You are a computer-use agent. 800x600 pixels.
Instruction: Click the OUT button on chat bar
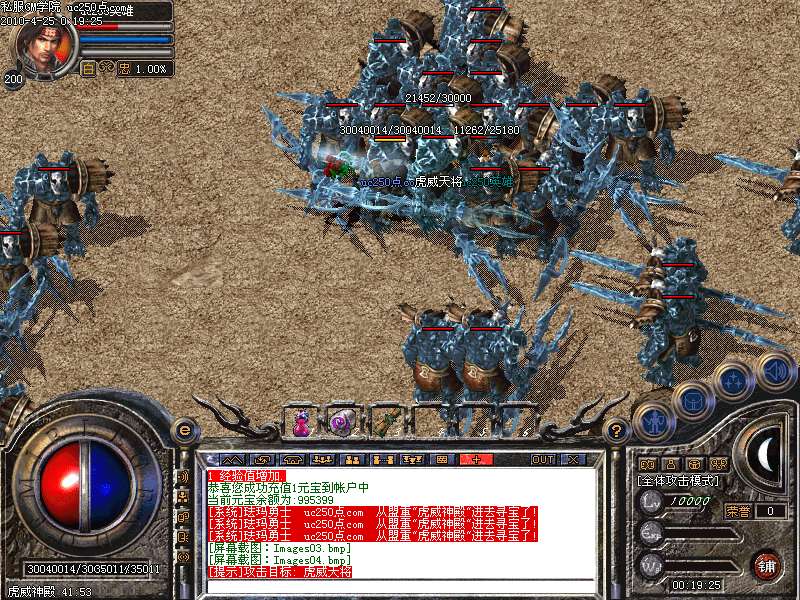click(x=543, y=459)
